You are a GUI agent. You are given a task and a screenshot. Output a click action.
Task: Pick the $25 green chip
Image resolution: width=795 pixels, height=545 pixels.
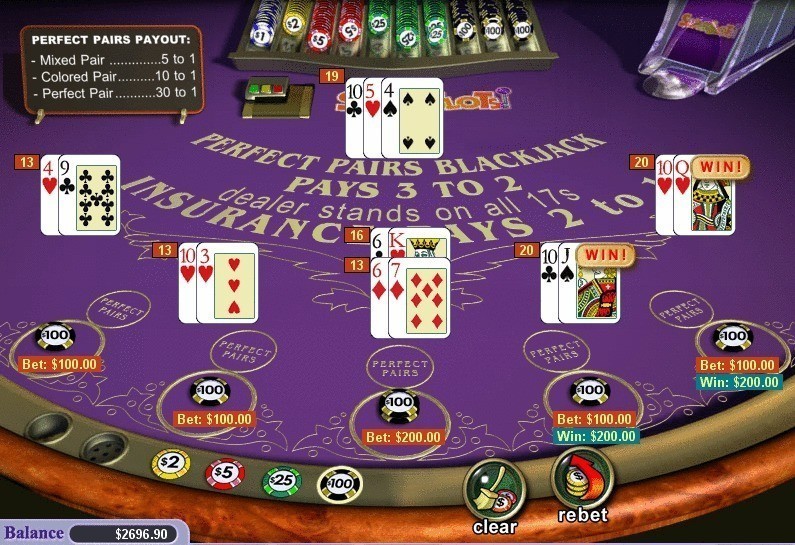tap(281, 481)
